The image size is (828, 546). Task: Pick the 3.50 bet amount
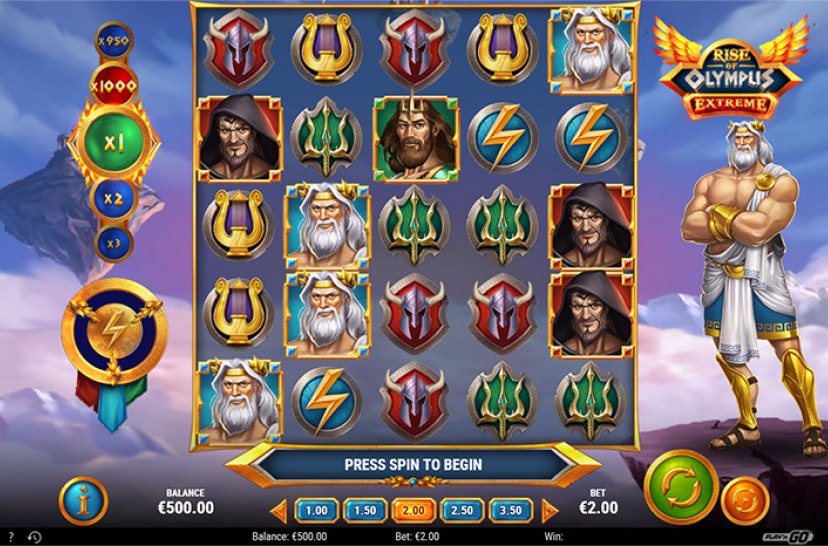point(510,510)
